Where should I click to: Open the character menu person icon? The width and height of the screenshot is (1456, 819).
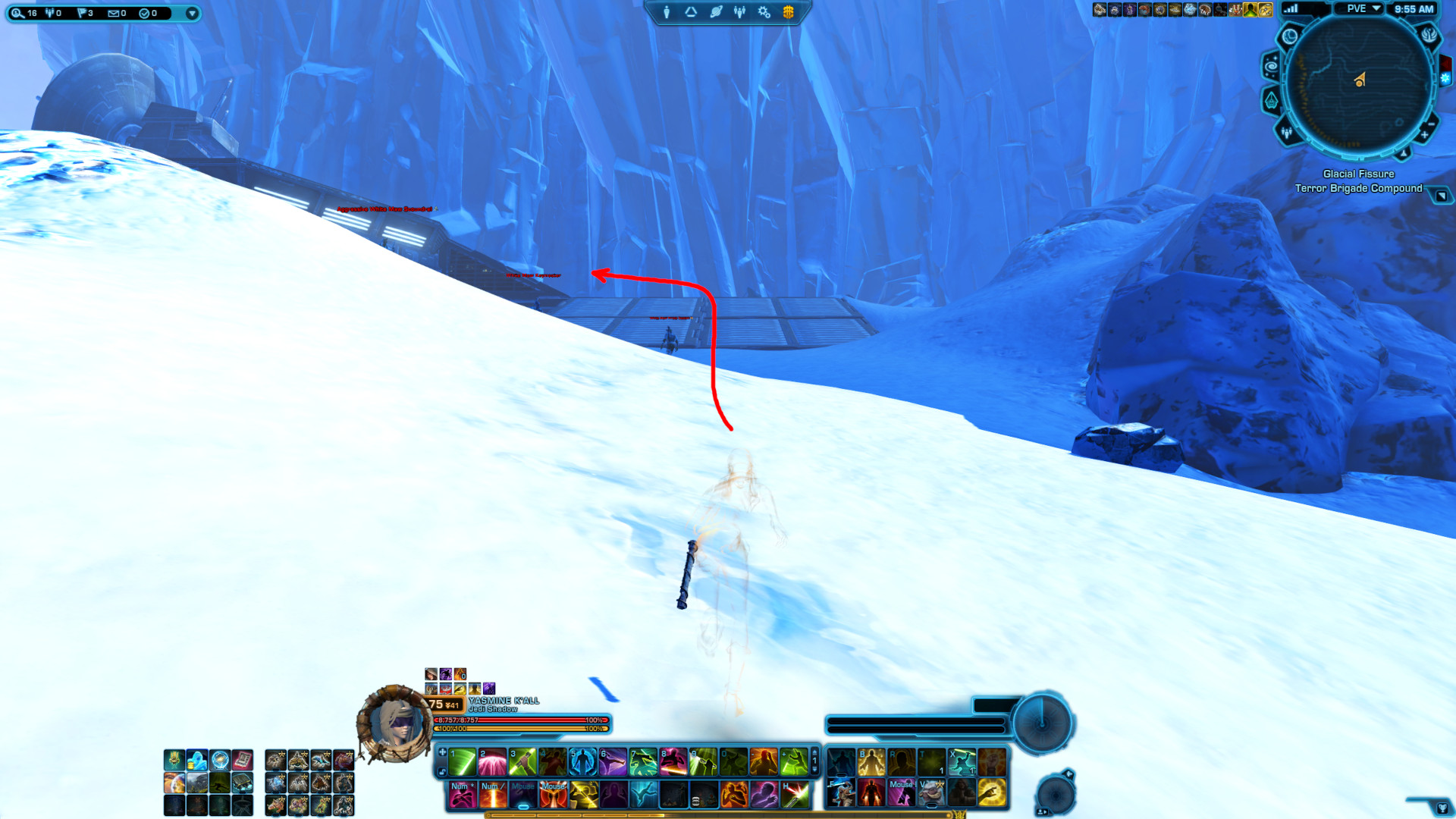pos(667,11)
